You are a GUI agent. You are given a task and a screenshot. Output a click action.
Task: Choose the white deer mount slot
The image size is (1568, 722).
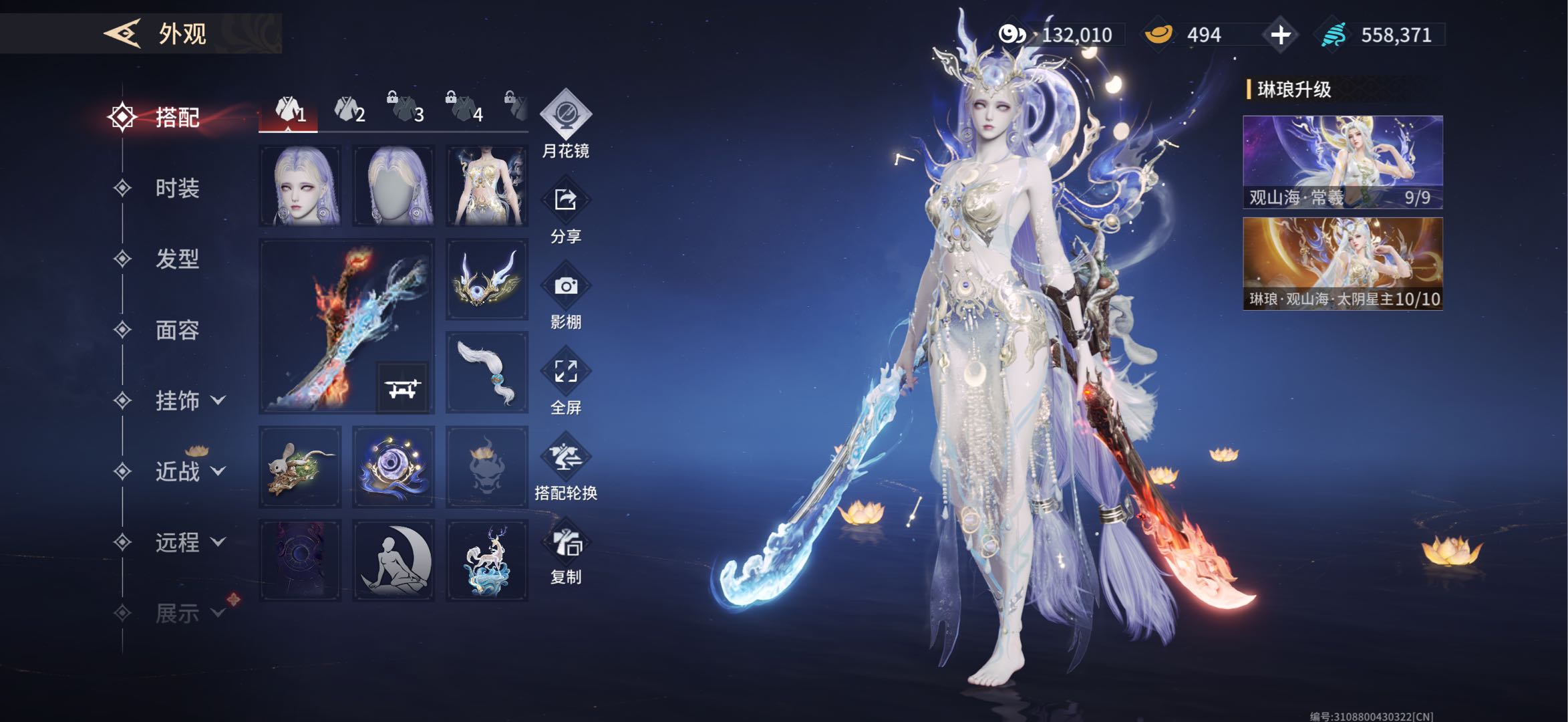point(486,560)
